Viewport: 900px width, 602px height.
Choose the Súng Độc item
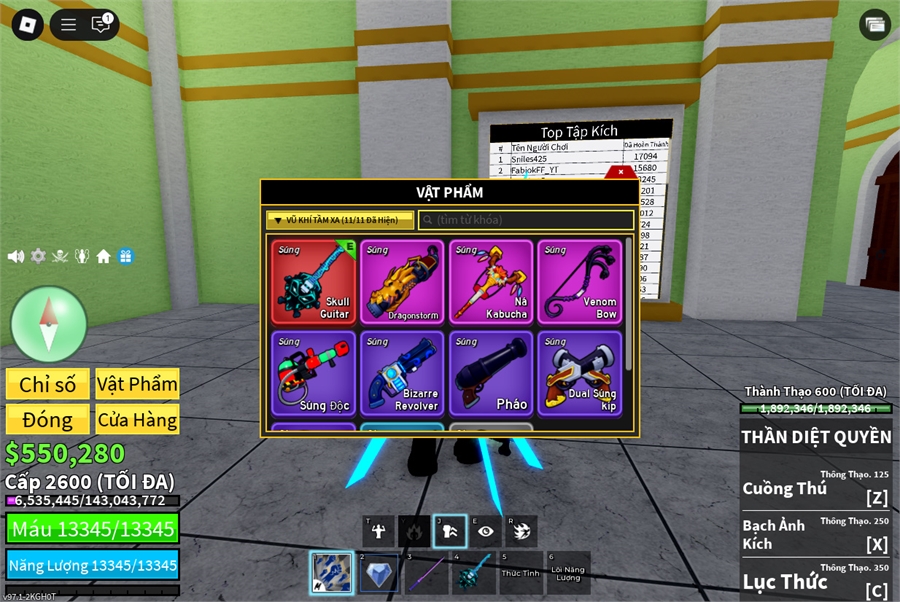click(313, 373)
